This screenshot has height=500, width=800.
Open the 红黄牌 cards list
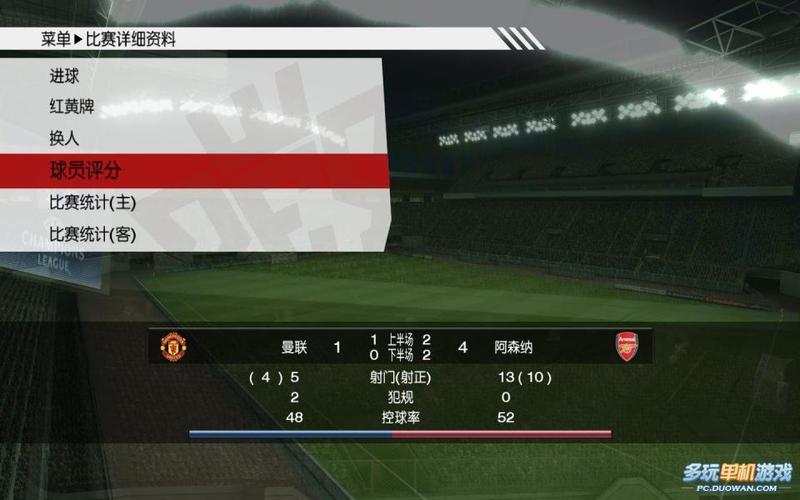coord(72,106)
